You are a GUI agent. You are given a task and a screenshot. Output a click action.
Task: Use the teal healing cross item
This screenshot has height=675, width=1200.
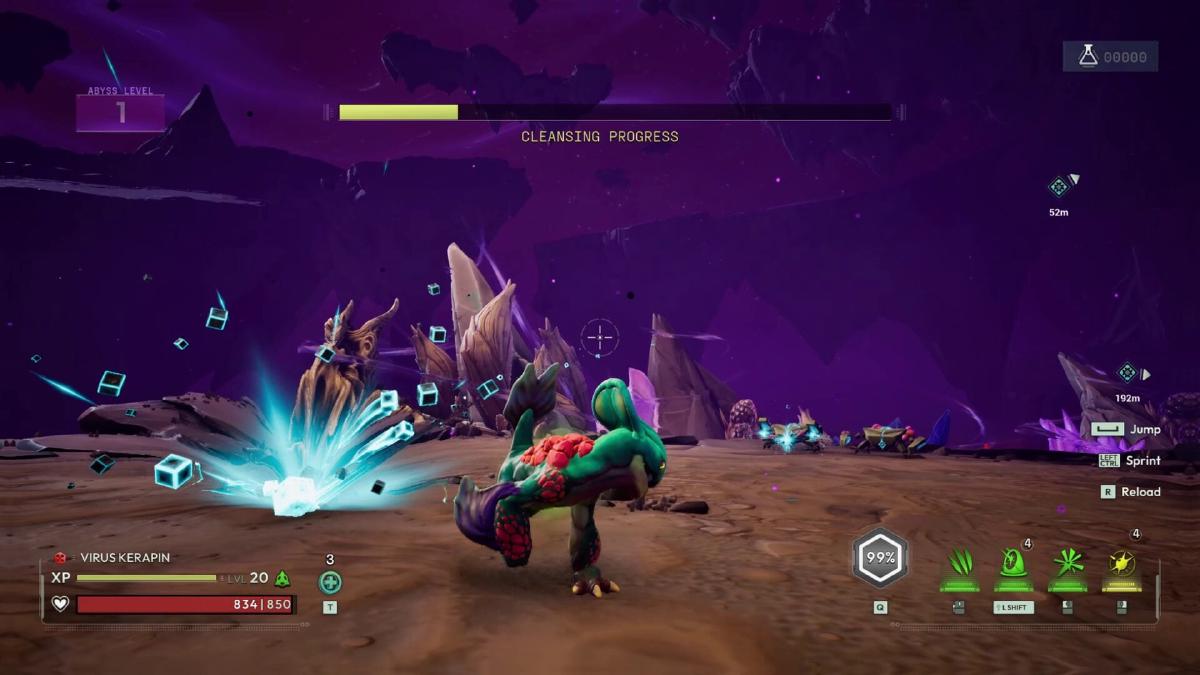pyautogui.click(x=330, y=582)
